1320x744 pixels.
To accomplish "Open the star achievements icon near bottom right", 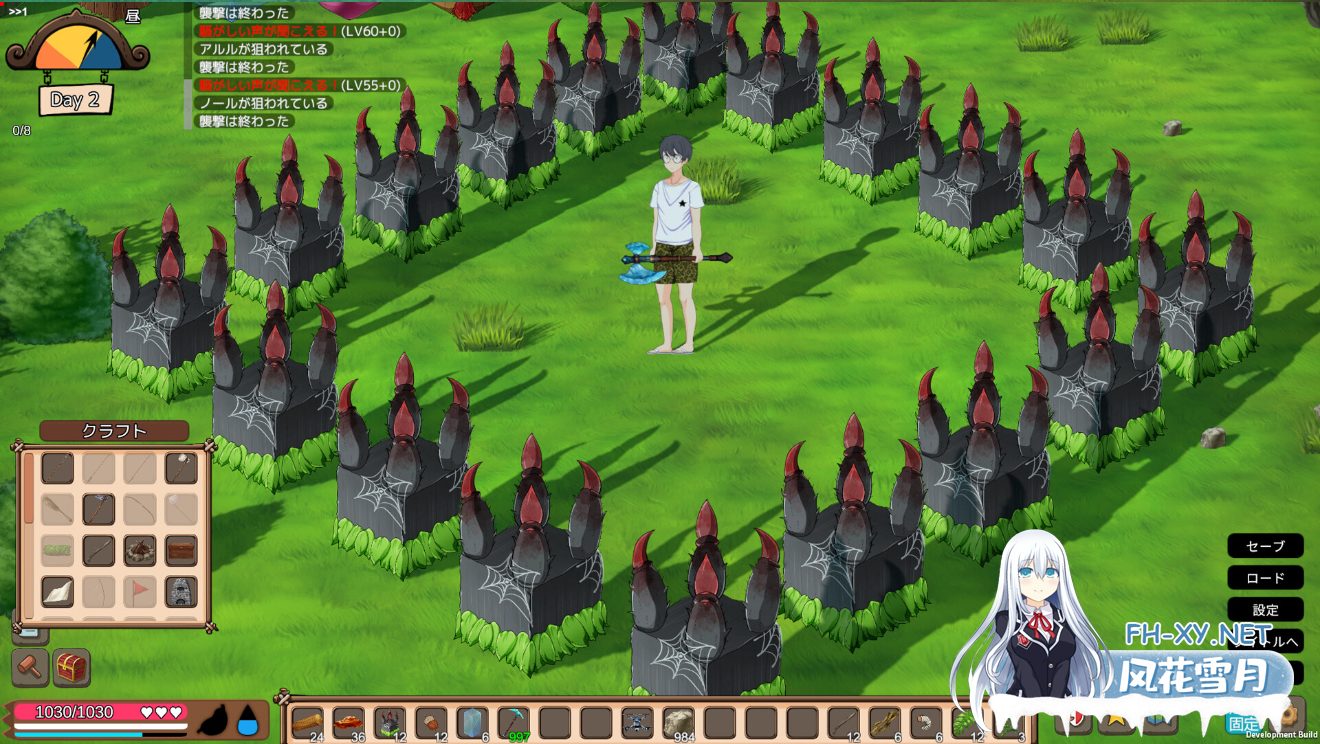I will click(x=1115, y=719).
